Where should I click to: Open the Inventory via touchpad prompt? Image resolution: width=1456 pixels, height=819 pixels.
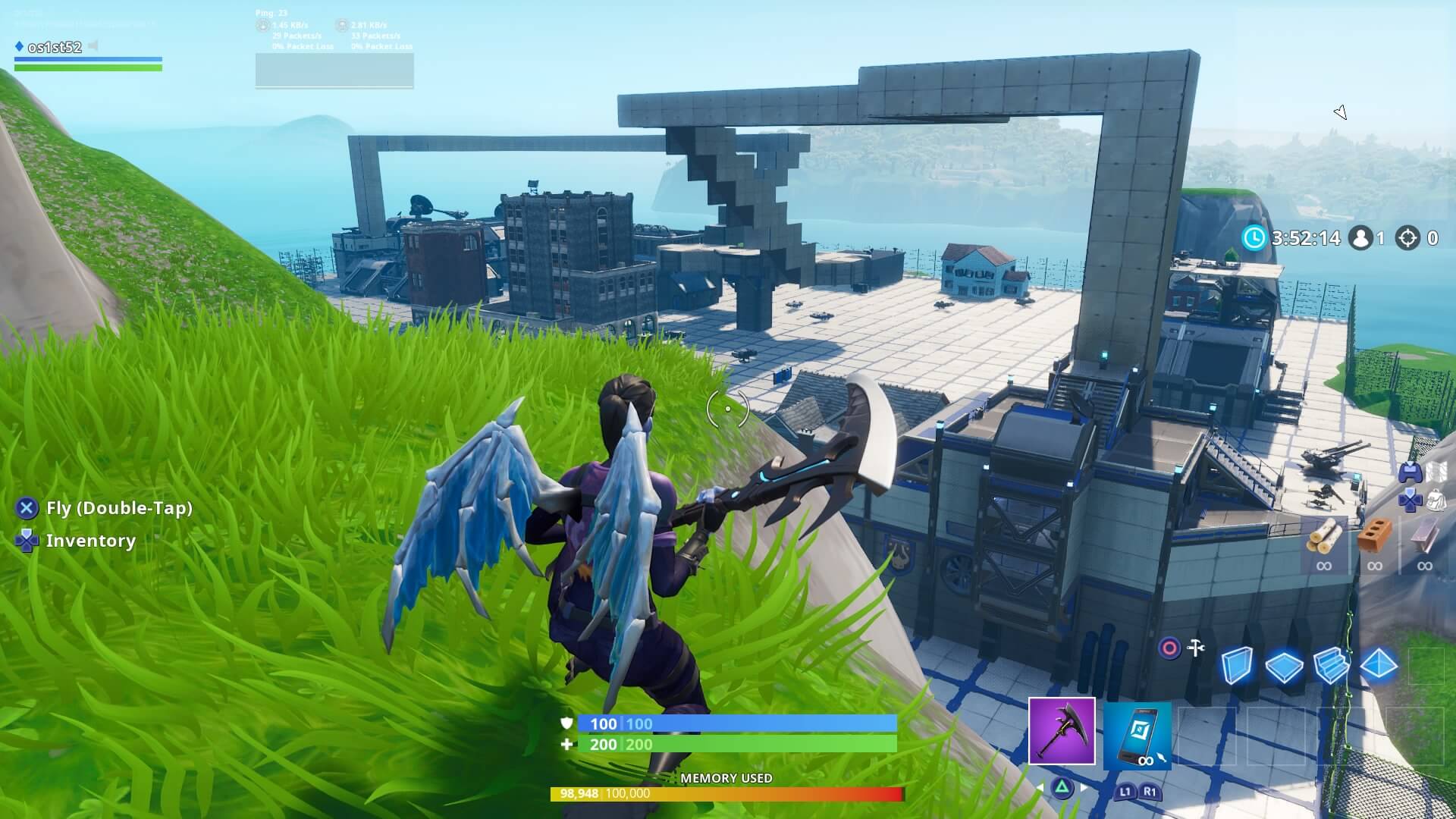[27, 541]
